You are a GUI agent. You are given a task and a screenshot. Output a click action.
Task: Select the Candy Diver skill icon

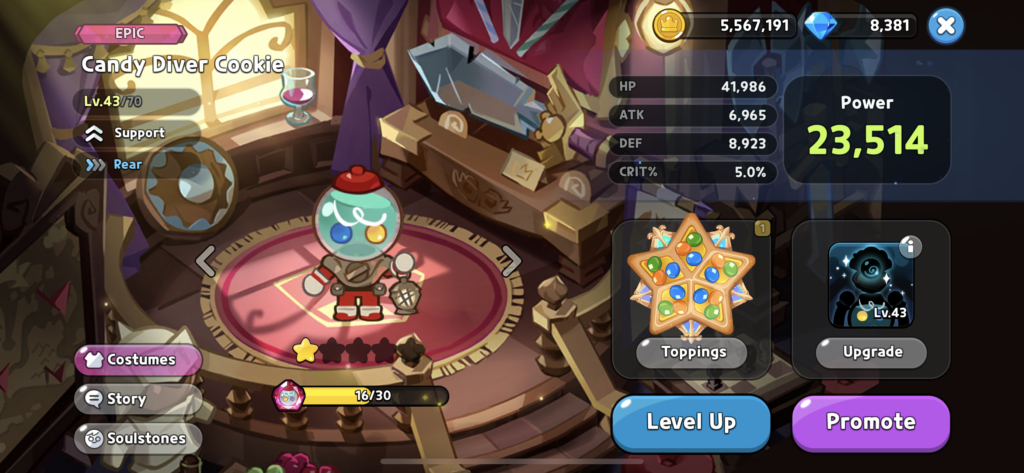tap(869, 285)
